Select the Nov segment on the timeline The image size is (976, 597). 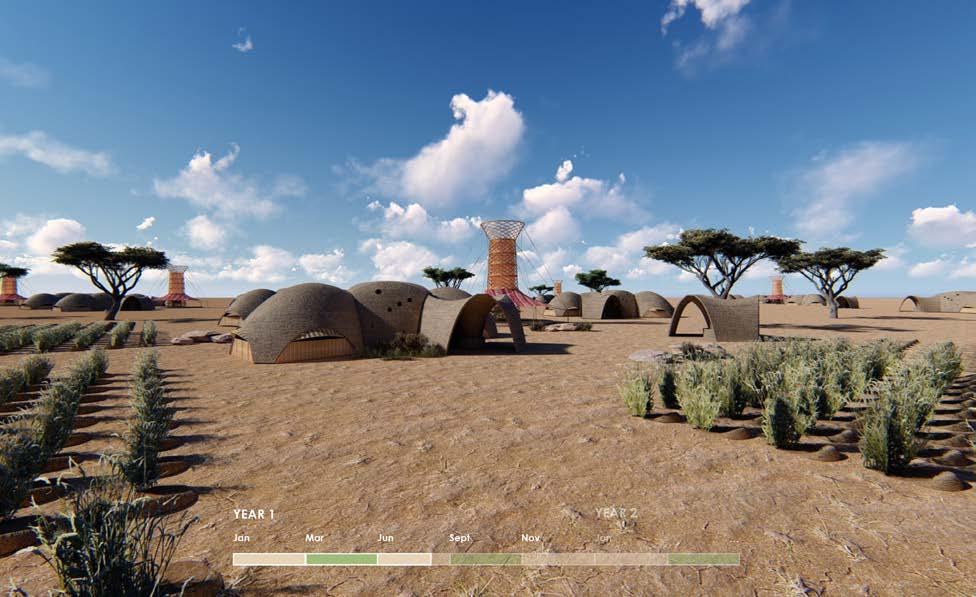(x=557, y=559)
